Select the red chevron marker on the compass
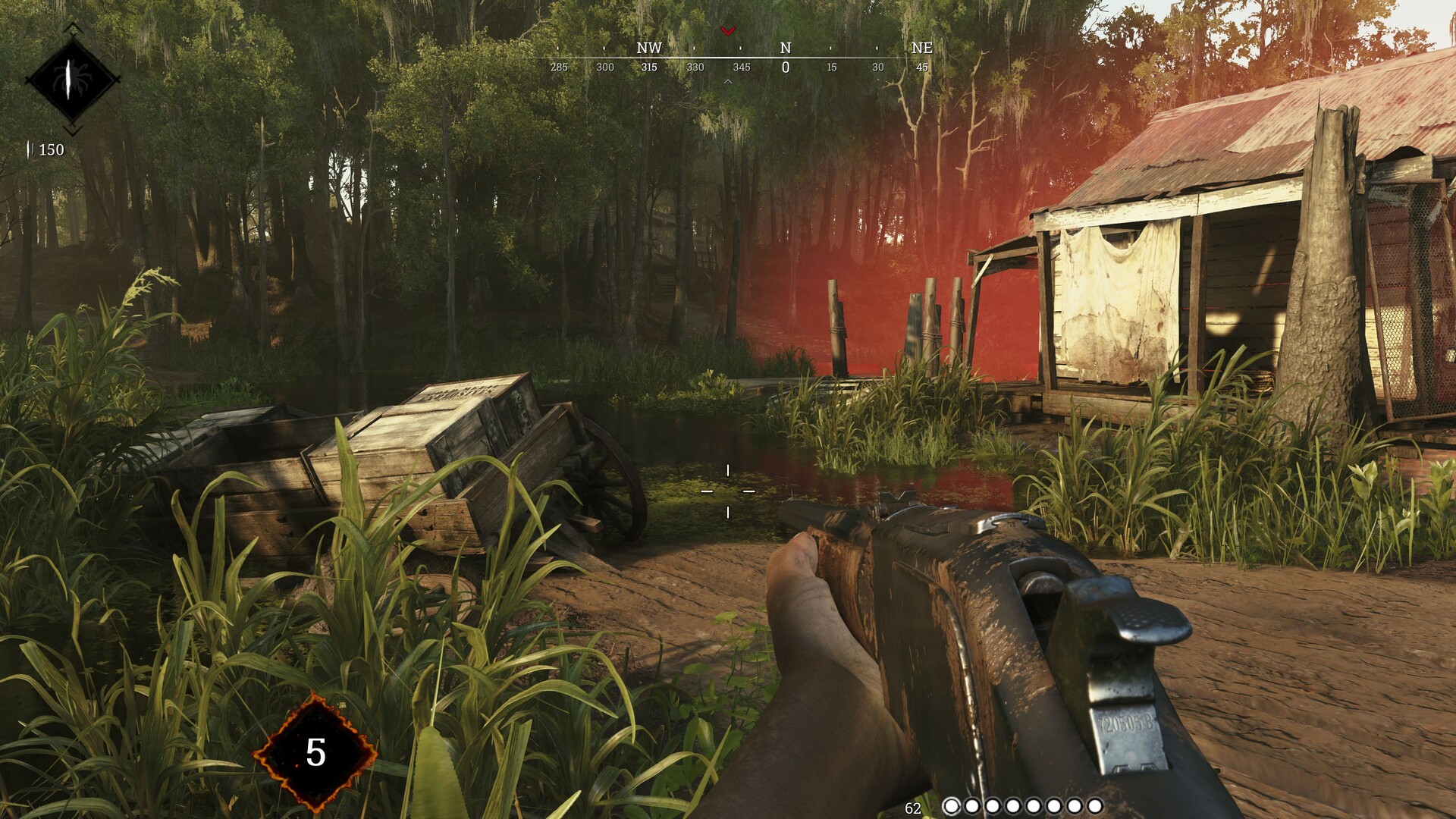1456x819 pixels. pyautogui.click(x=728, y=31)
